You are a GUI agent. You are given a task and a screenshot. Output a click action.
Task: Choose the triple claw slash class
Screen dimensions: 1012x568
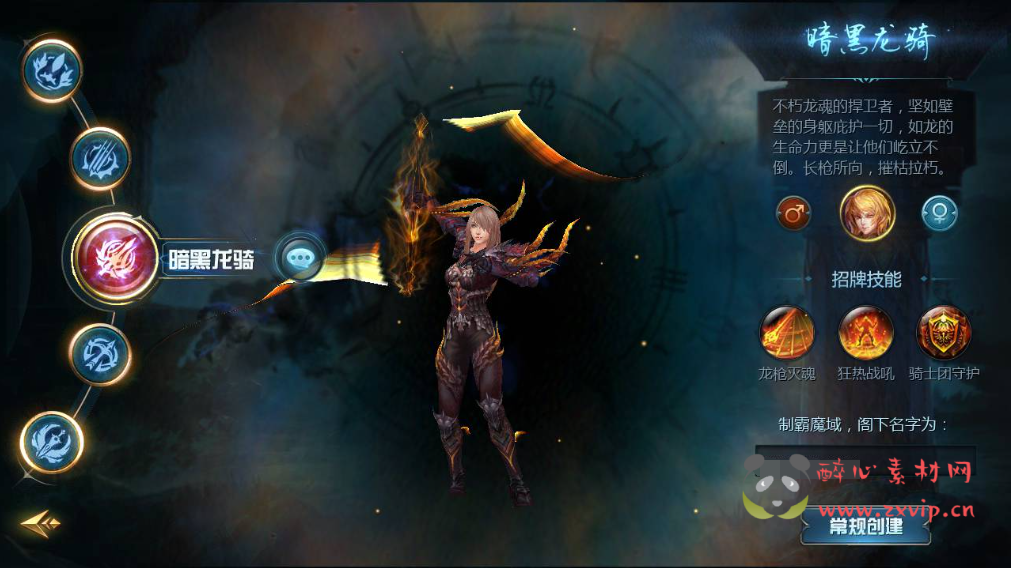click(101, 157)
